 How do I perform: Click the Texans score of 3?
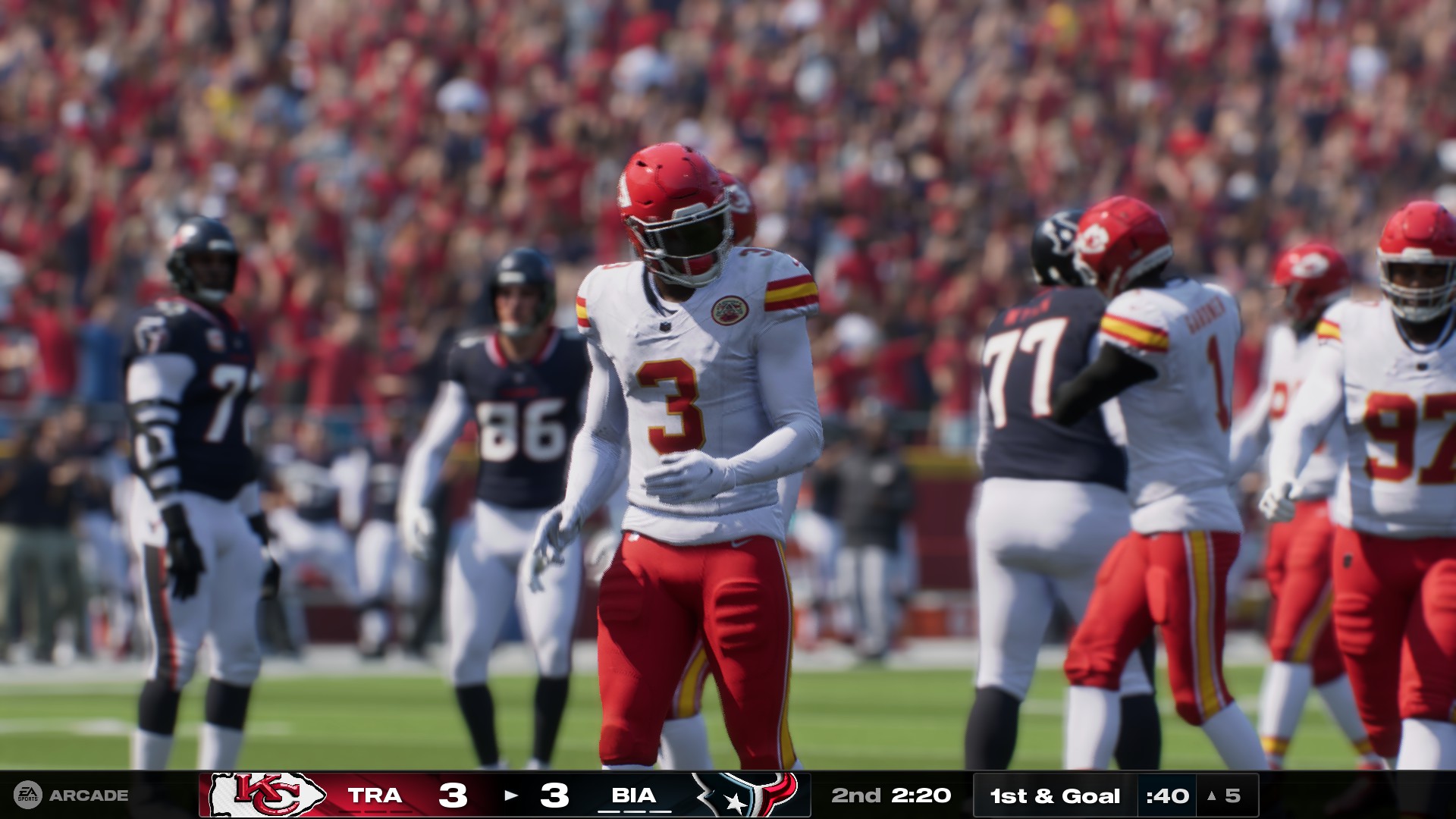point(554,795)
